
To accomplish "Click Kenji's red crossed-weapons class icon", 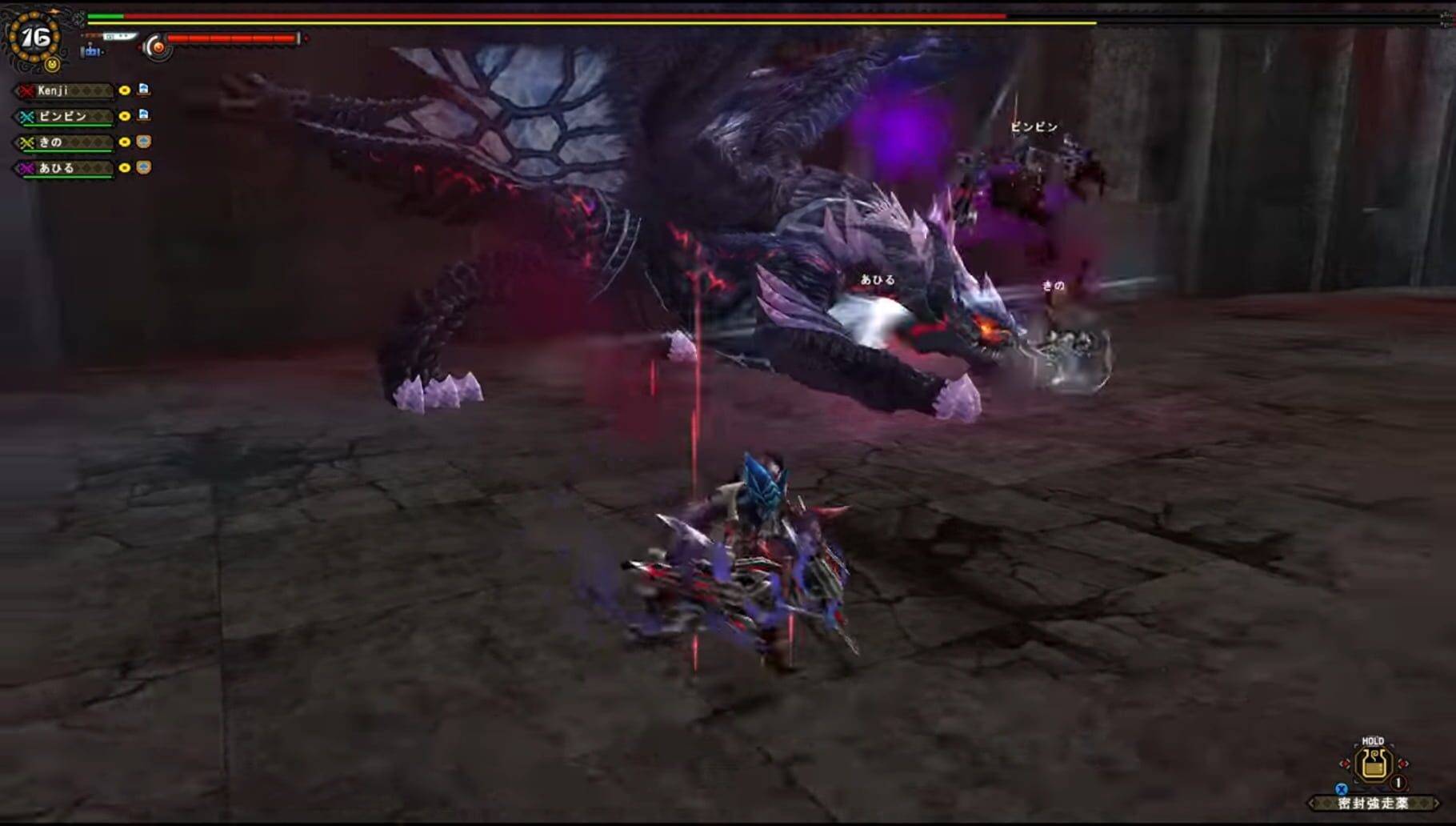I will 25,90.
